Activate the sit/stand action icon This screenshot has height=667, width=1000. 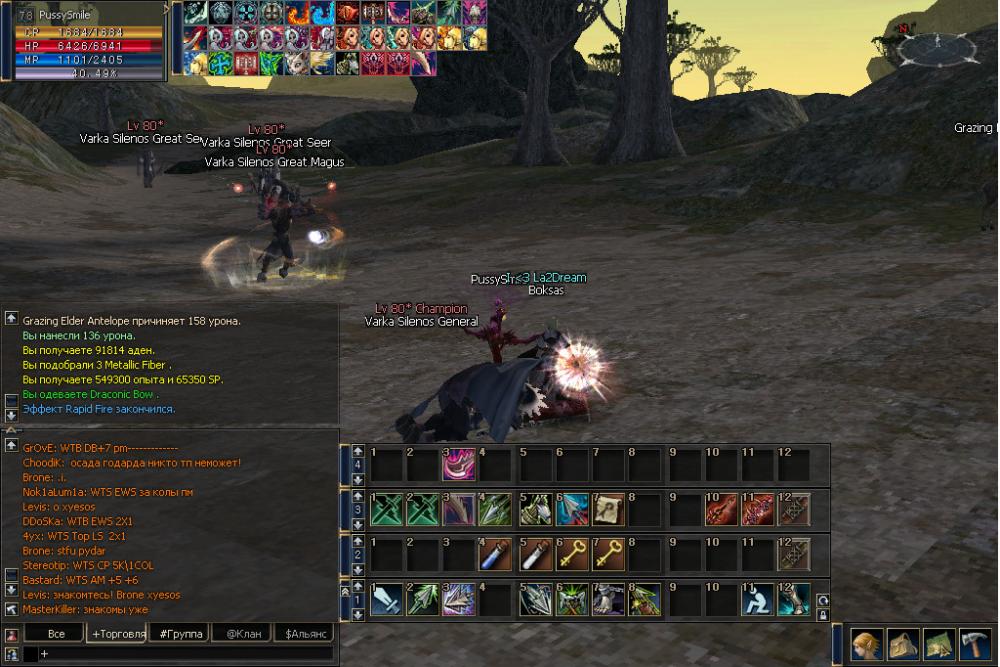[x=756, y=599]
